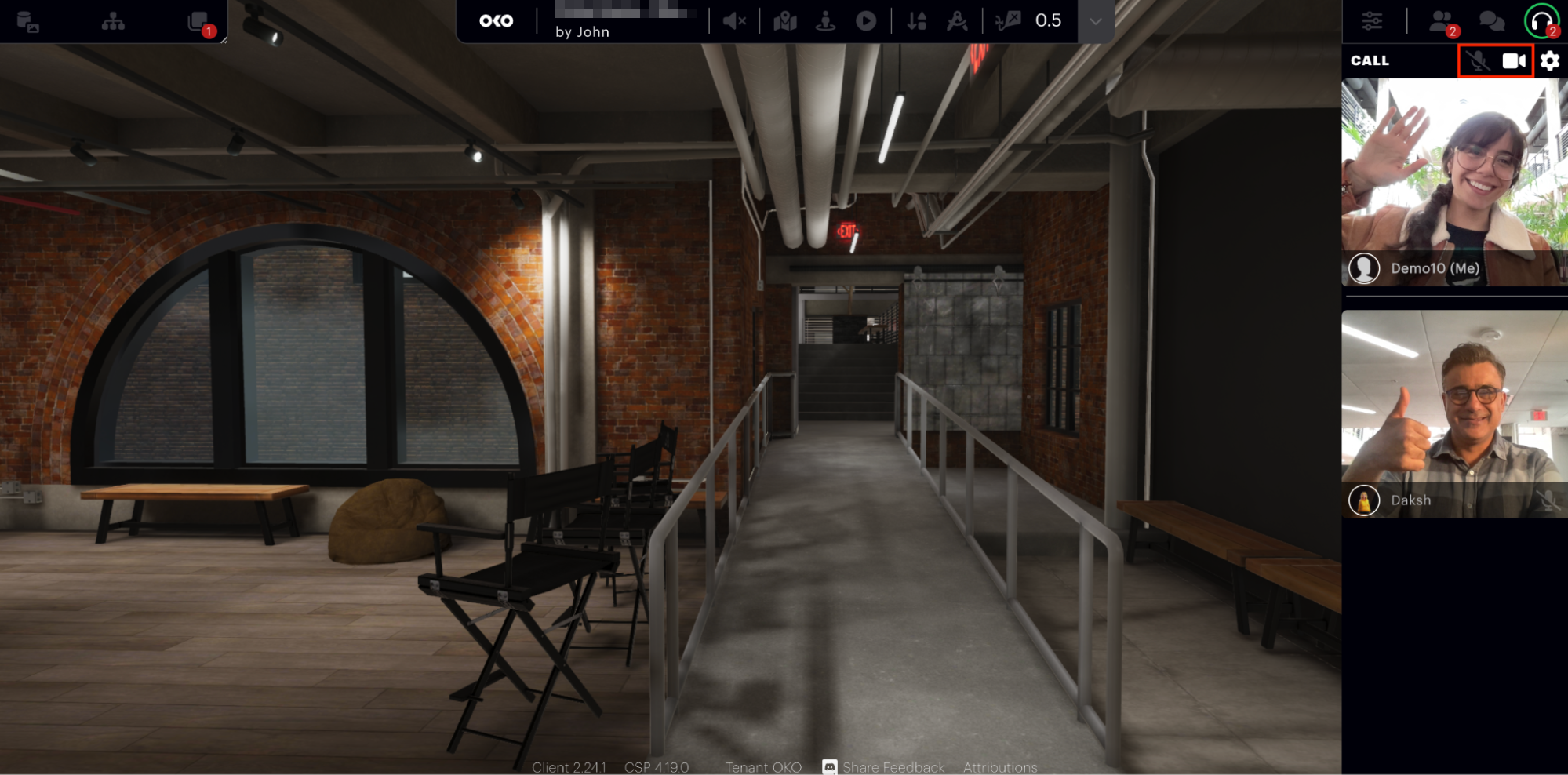The height and width of the screenshot is (775, 1568).
Task: Open the sliders settings panel icon
Action: point(1372,21)
